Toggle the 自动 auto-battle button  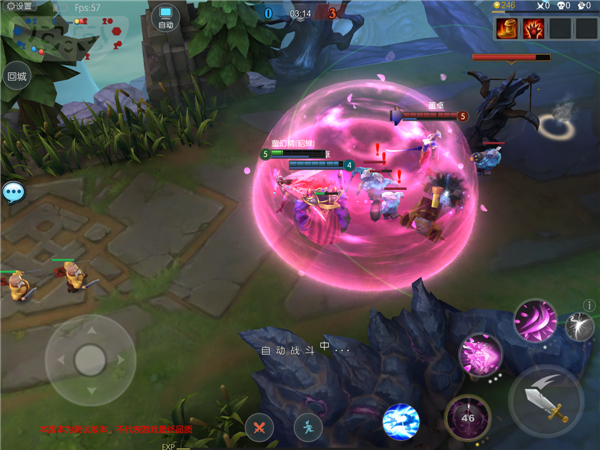click(166, 19)
